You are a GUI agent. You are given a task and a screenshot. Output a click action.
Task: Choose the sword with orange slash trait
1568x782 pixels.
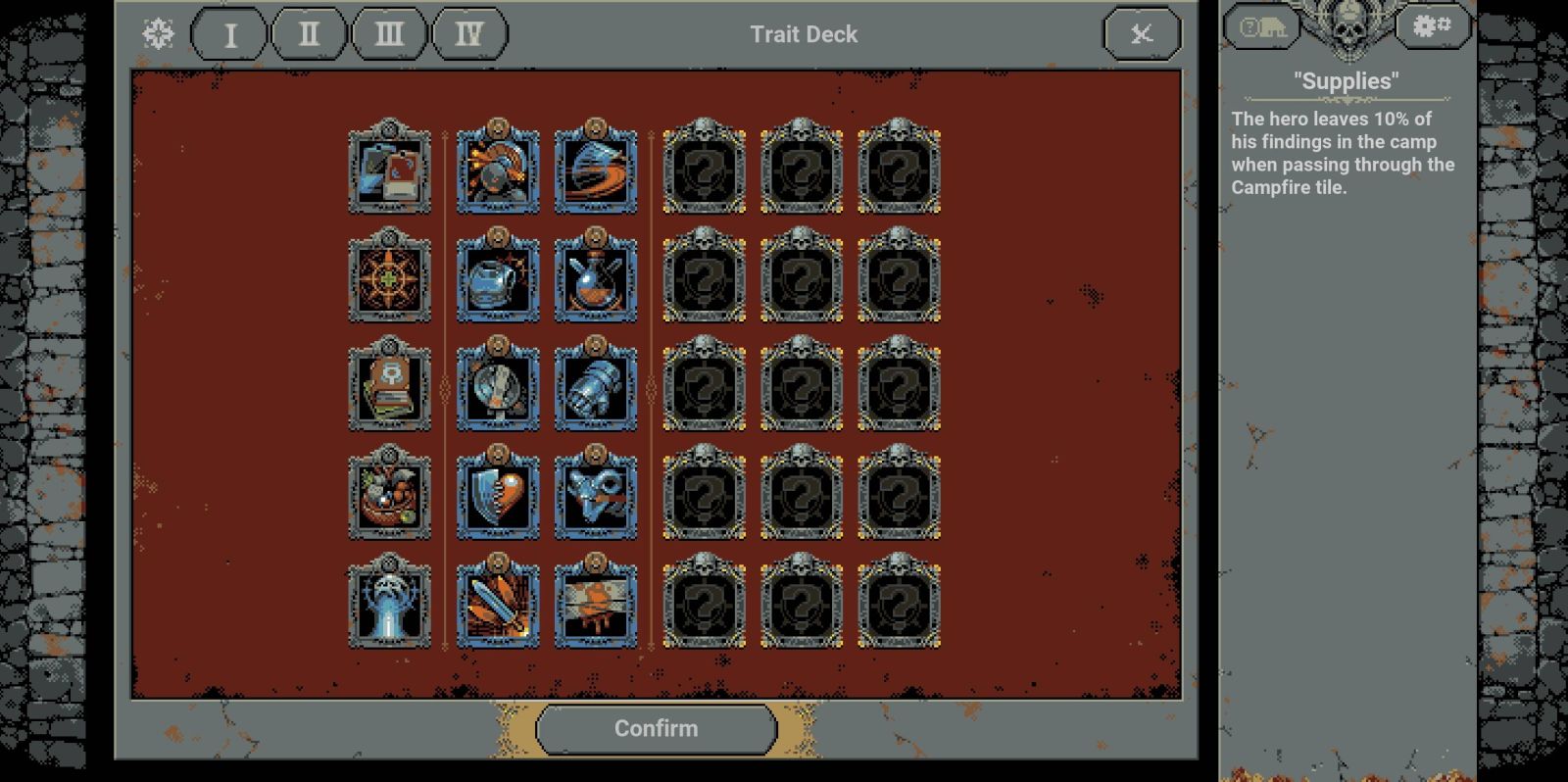498,604
